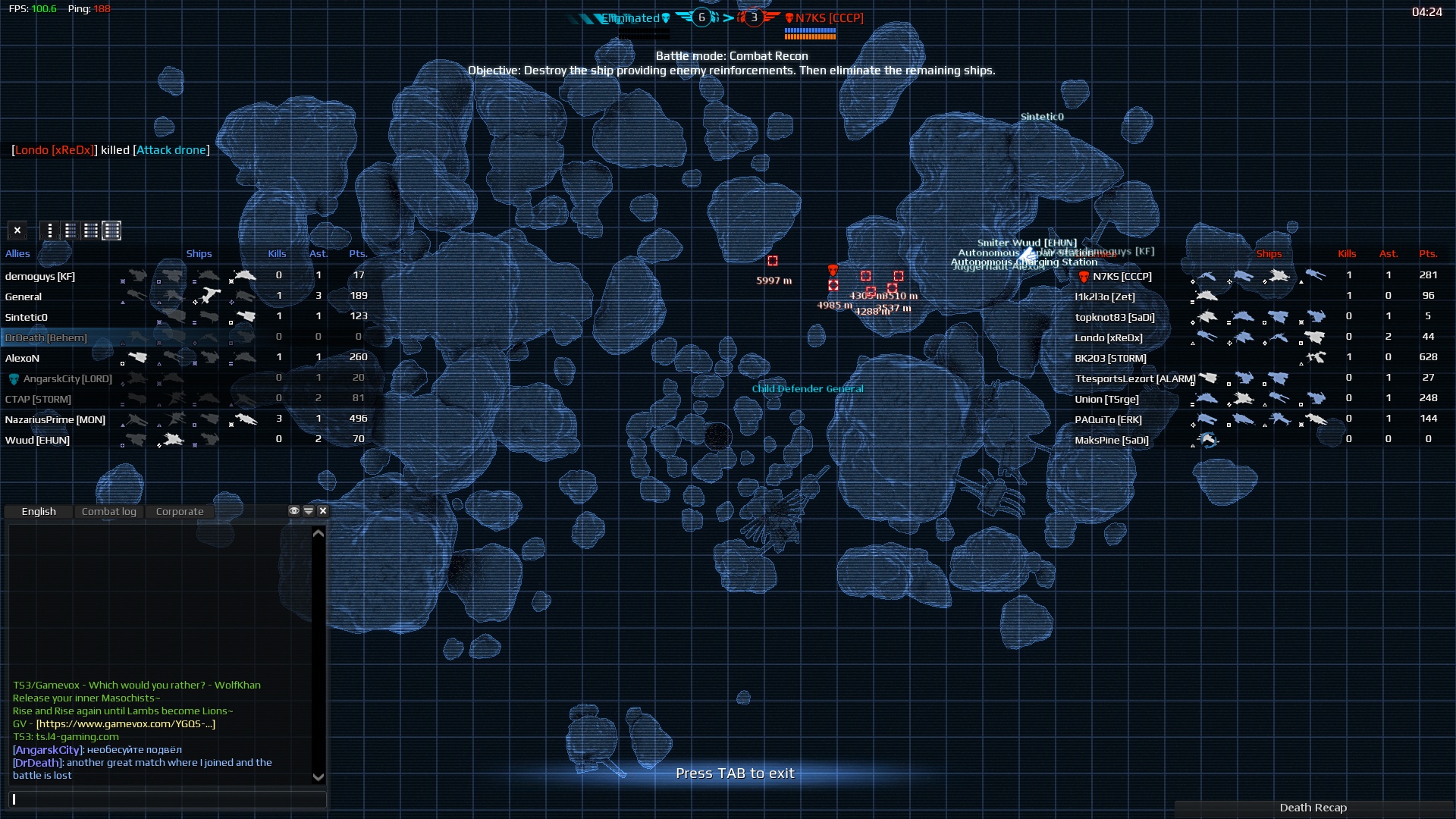Select the single-column scoreboard layout icon
Screen dimensions: 1456x819
[49, 230]
